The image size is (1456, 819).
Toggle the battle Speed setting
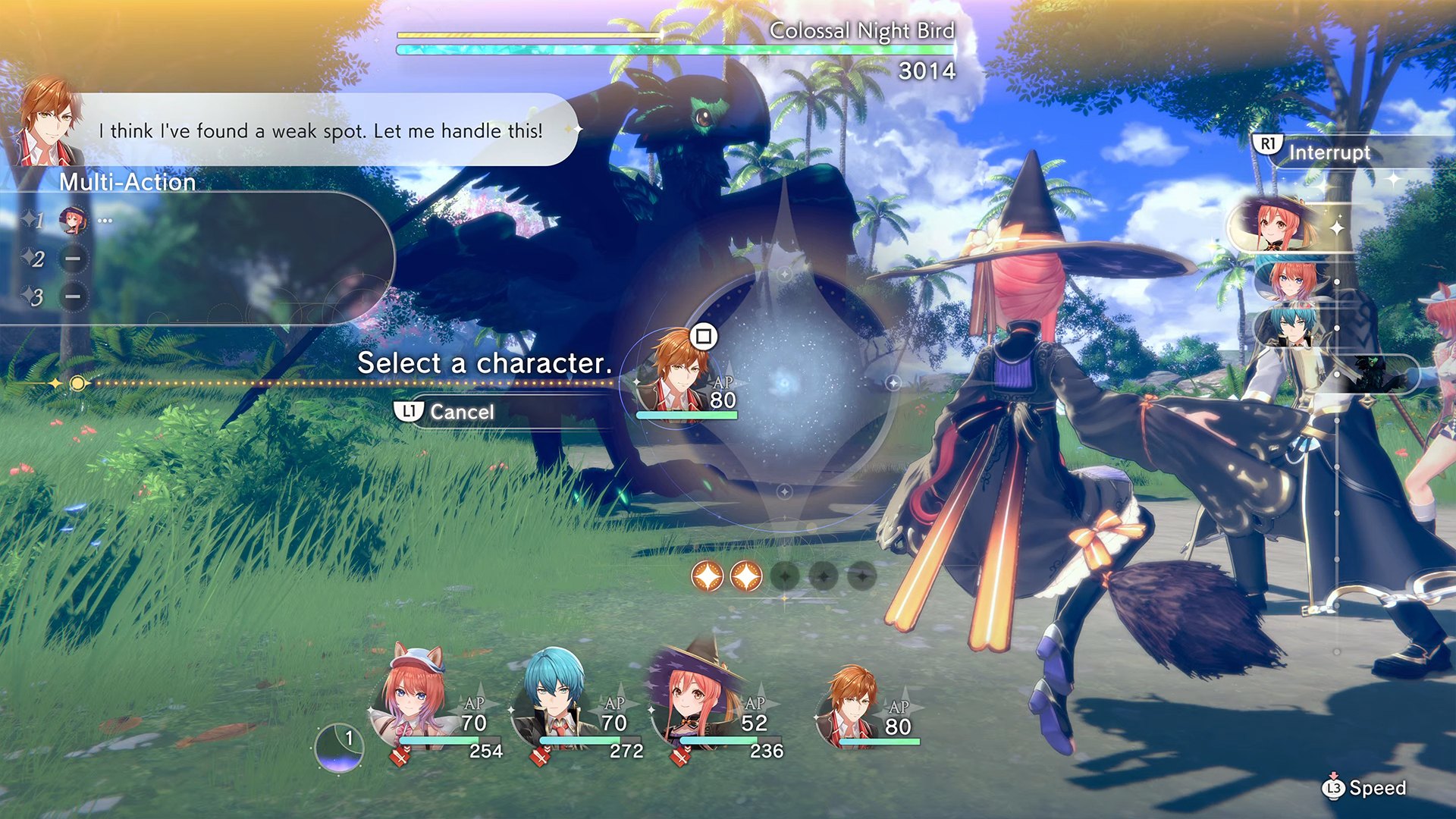pyautogui.click(x=1365, y=788)
